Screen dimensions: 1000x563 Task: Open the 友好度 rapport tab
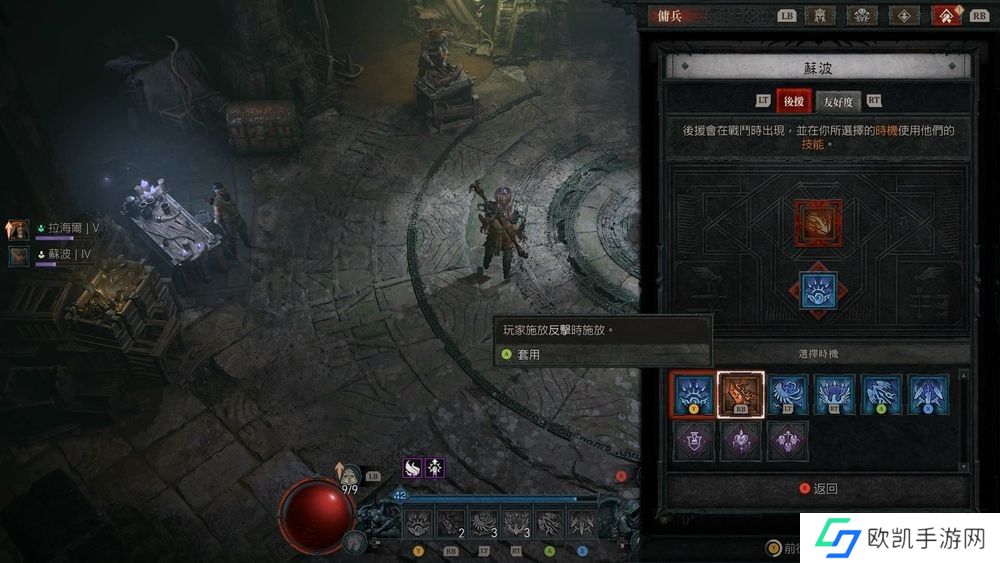pyautogui.click(x=837, y=100)
